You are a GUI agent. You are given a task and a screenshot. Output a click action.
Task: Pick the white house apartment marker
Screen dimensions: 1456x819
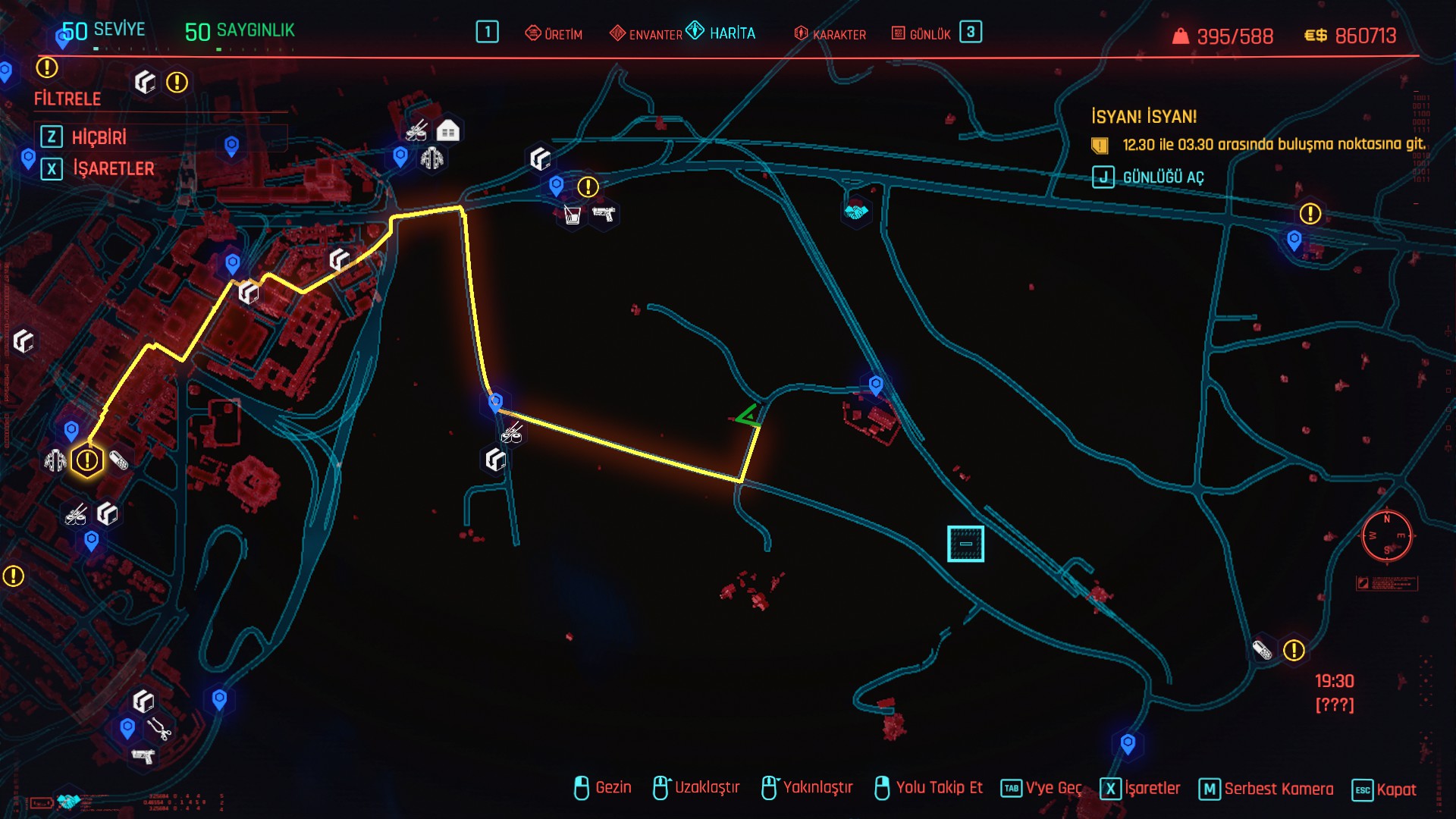448,131
